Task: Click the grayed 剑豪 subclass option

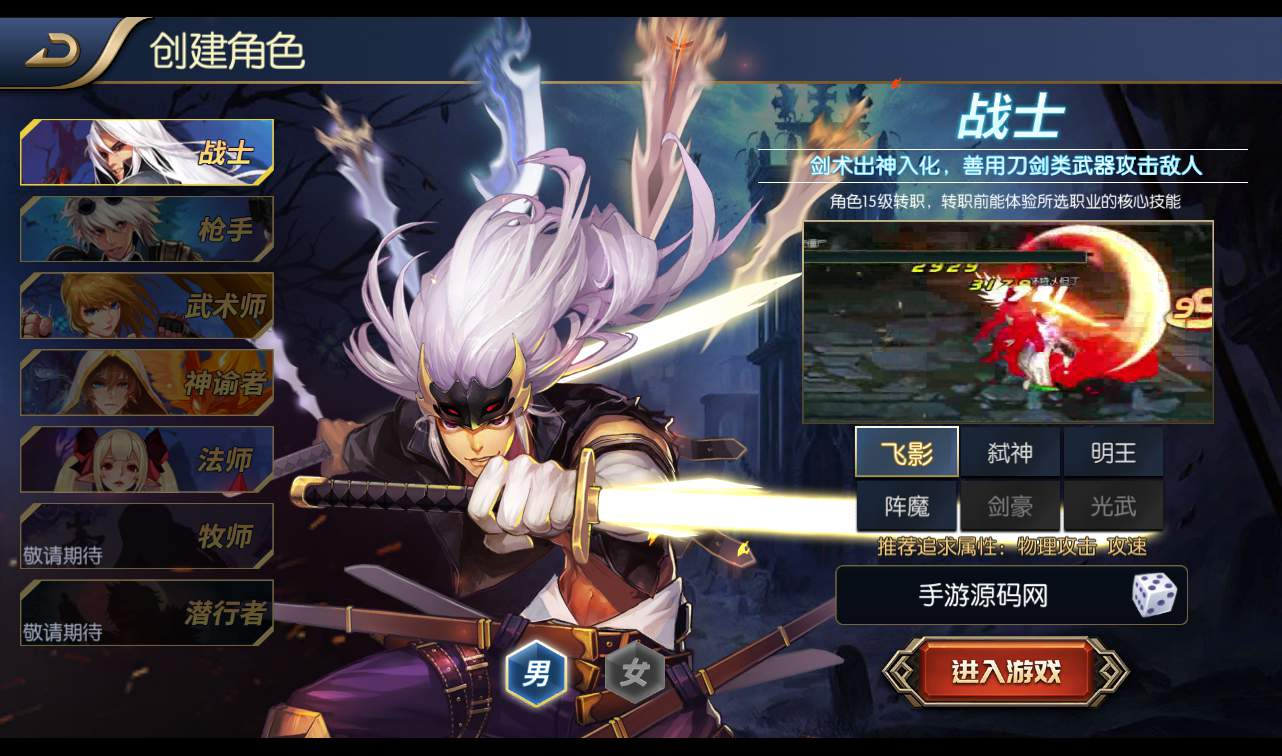Action: tap(1011, 505)
